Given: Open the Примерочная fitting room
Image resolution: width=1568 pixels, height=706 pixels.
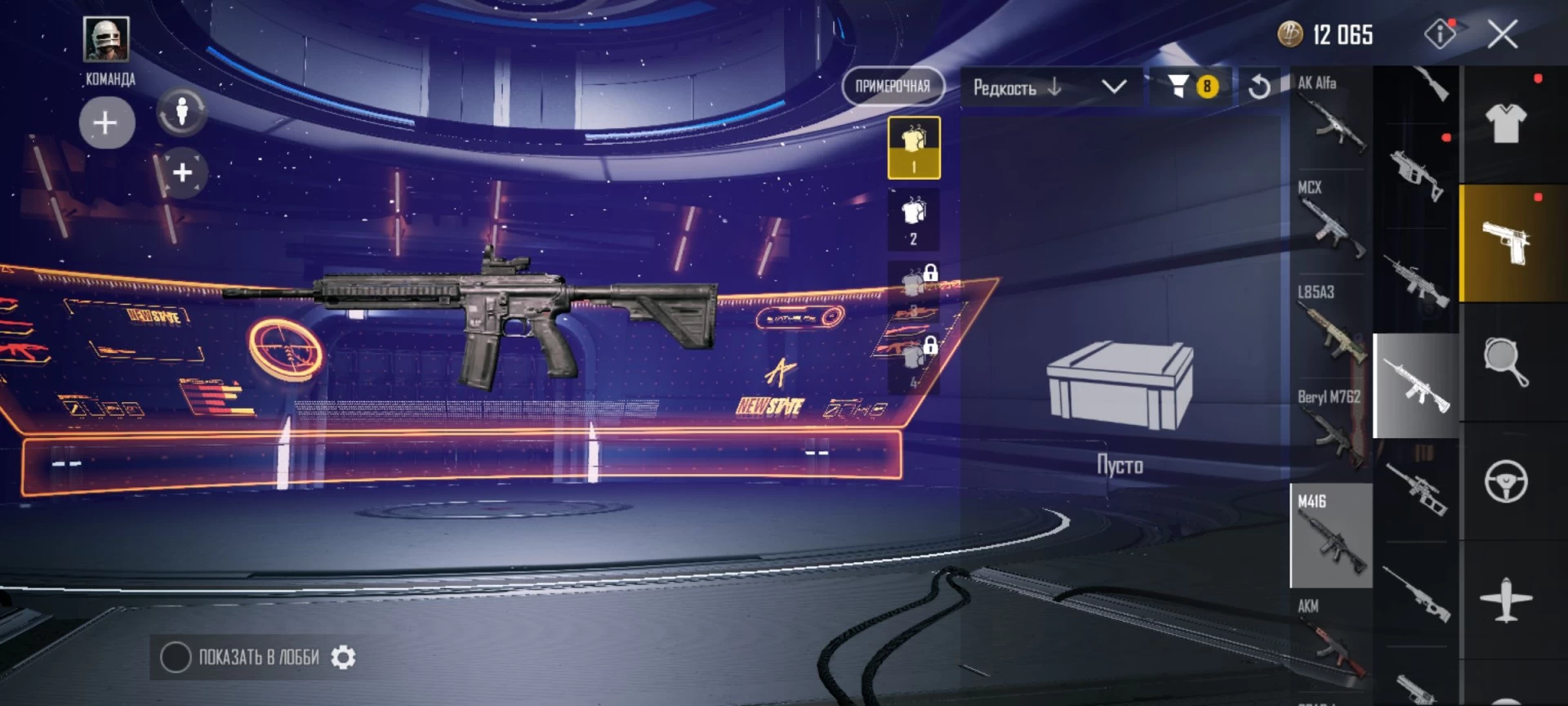Looking at the screenshot, I should [893, 87].
